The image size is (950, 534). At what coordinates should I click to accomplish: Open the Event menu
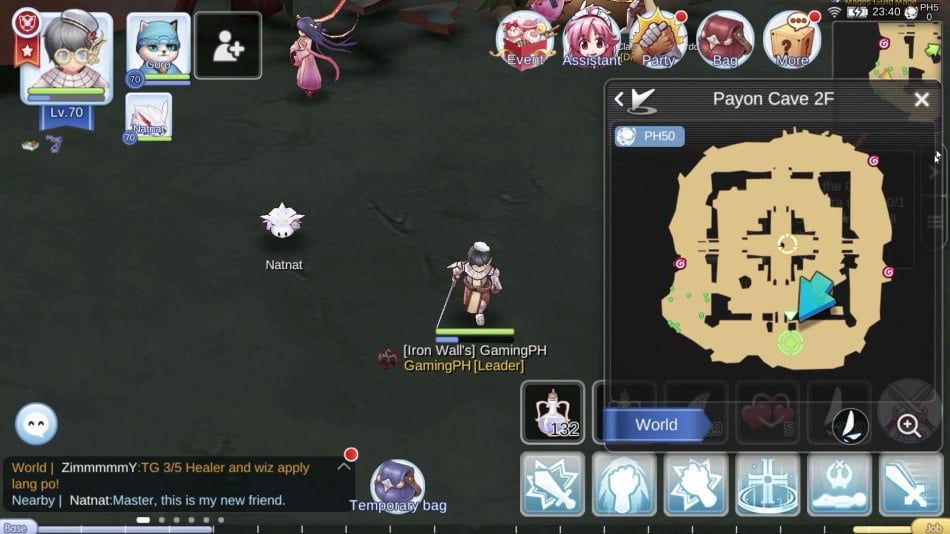click(x=525, y=40)
